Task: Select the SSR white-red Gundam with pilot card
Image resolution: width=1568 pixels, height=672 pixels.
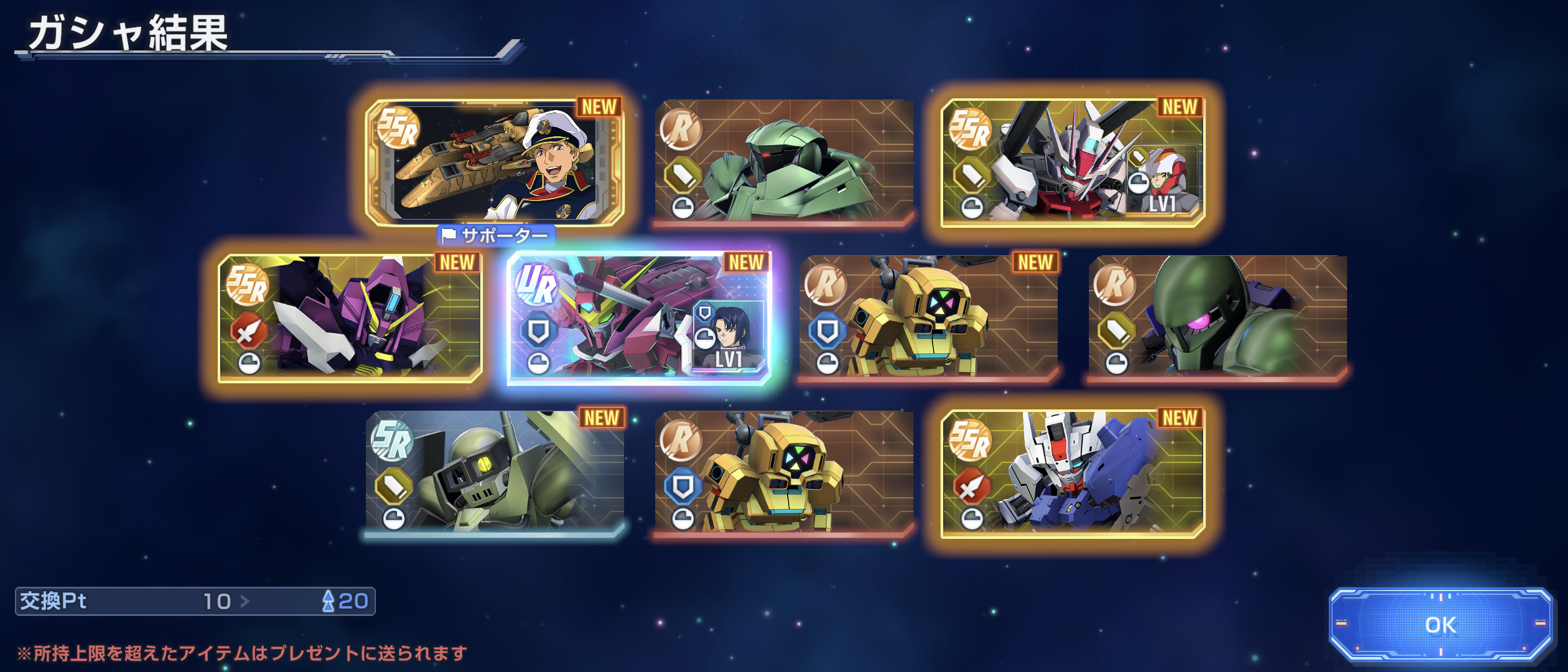Action: [x=1073, y=162]
